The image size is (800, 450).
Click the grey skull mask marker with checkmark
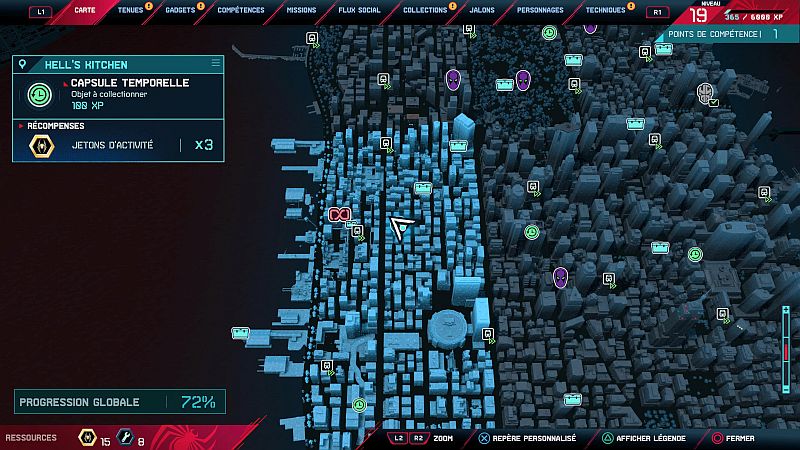coord(706,94)
